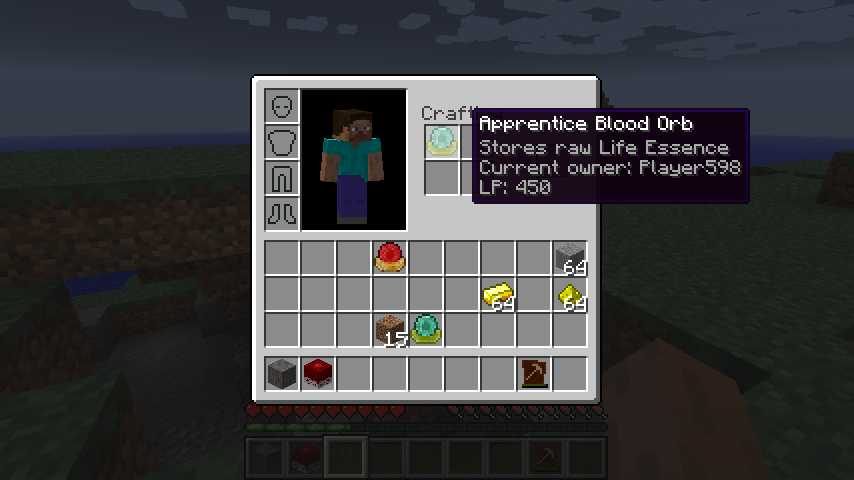Click the empty helmet armor slot
Screen dimensions: 854x480
(x=282, y=106)
